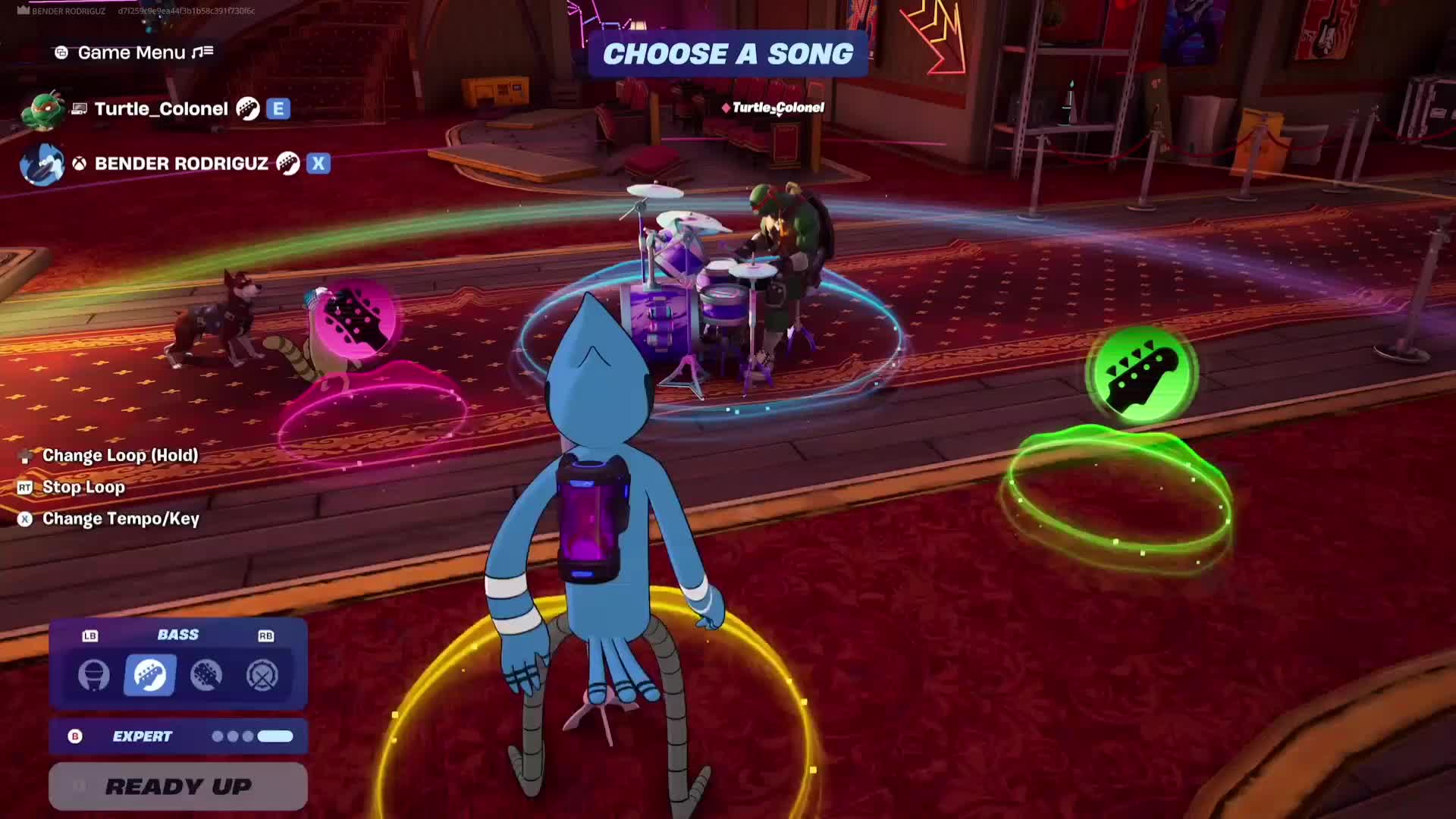Select Turtle_Colonel in the player list
This screenshot has height=819, width=1456.
click(161, 109)
